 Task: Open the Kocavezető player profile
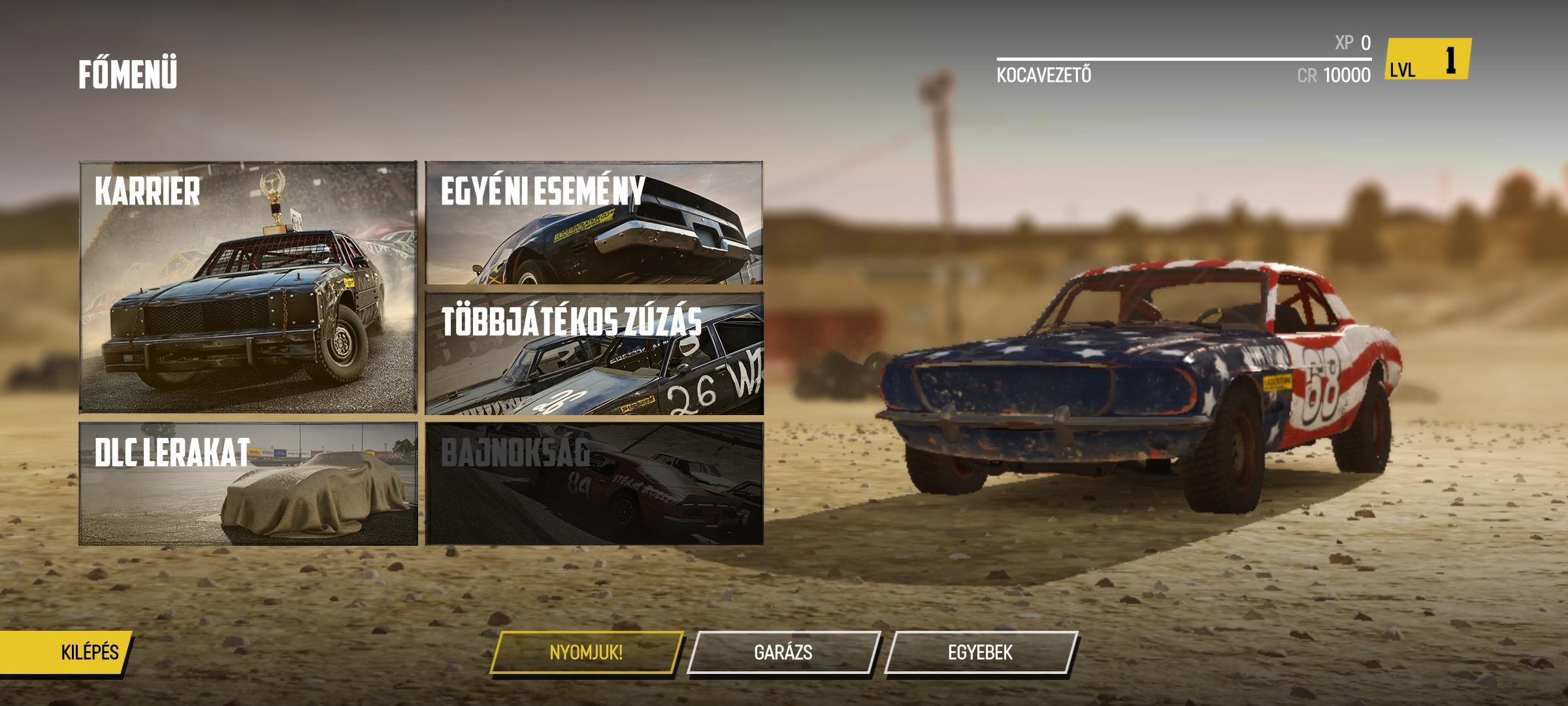1043,75
